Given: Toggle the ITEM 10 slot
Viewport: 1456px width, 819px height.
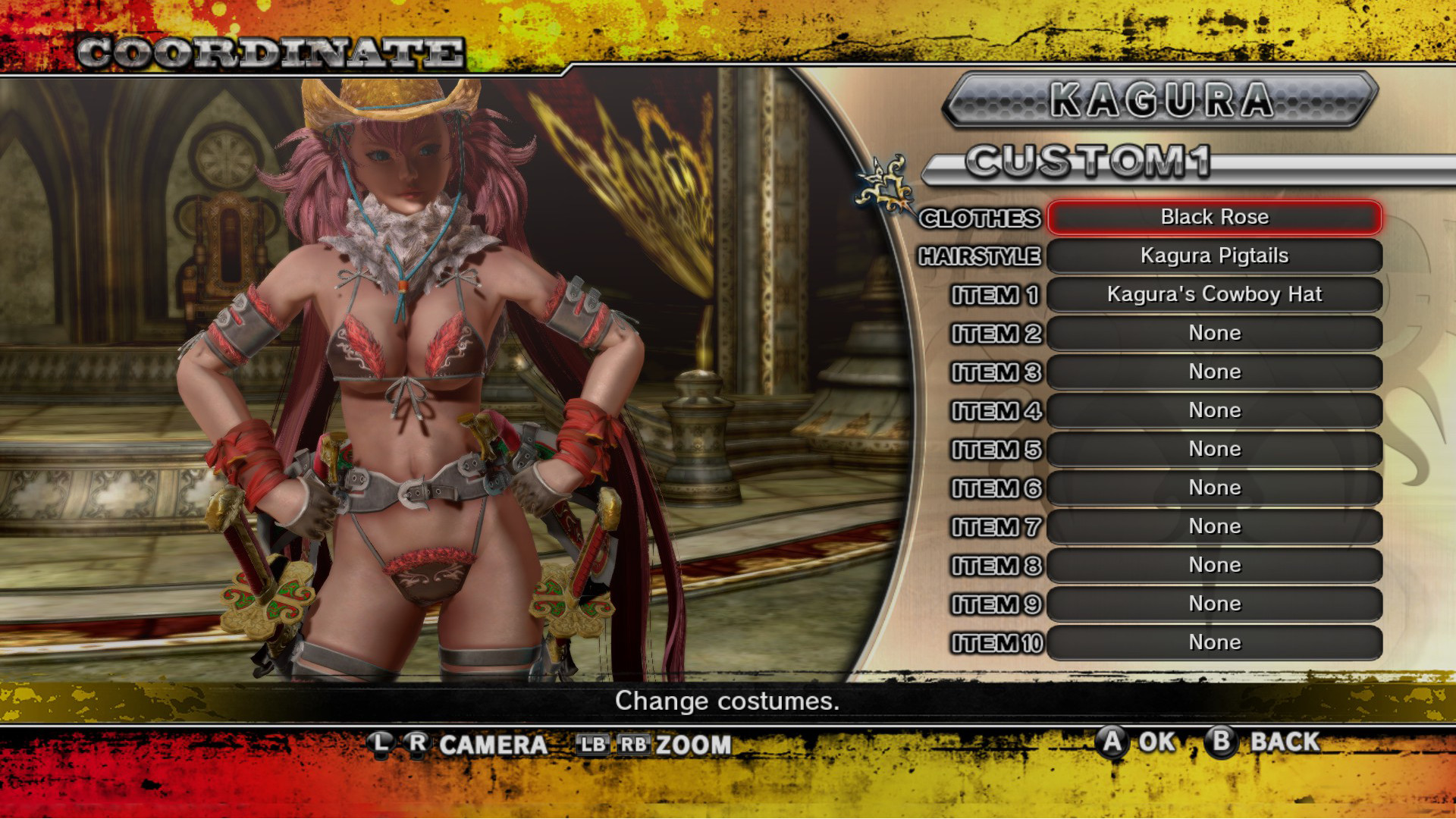Looking at the screenshot, I should point(1213,642).
